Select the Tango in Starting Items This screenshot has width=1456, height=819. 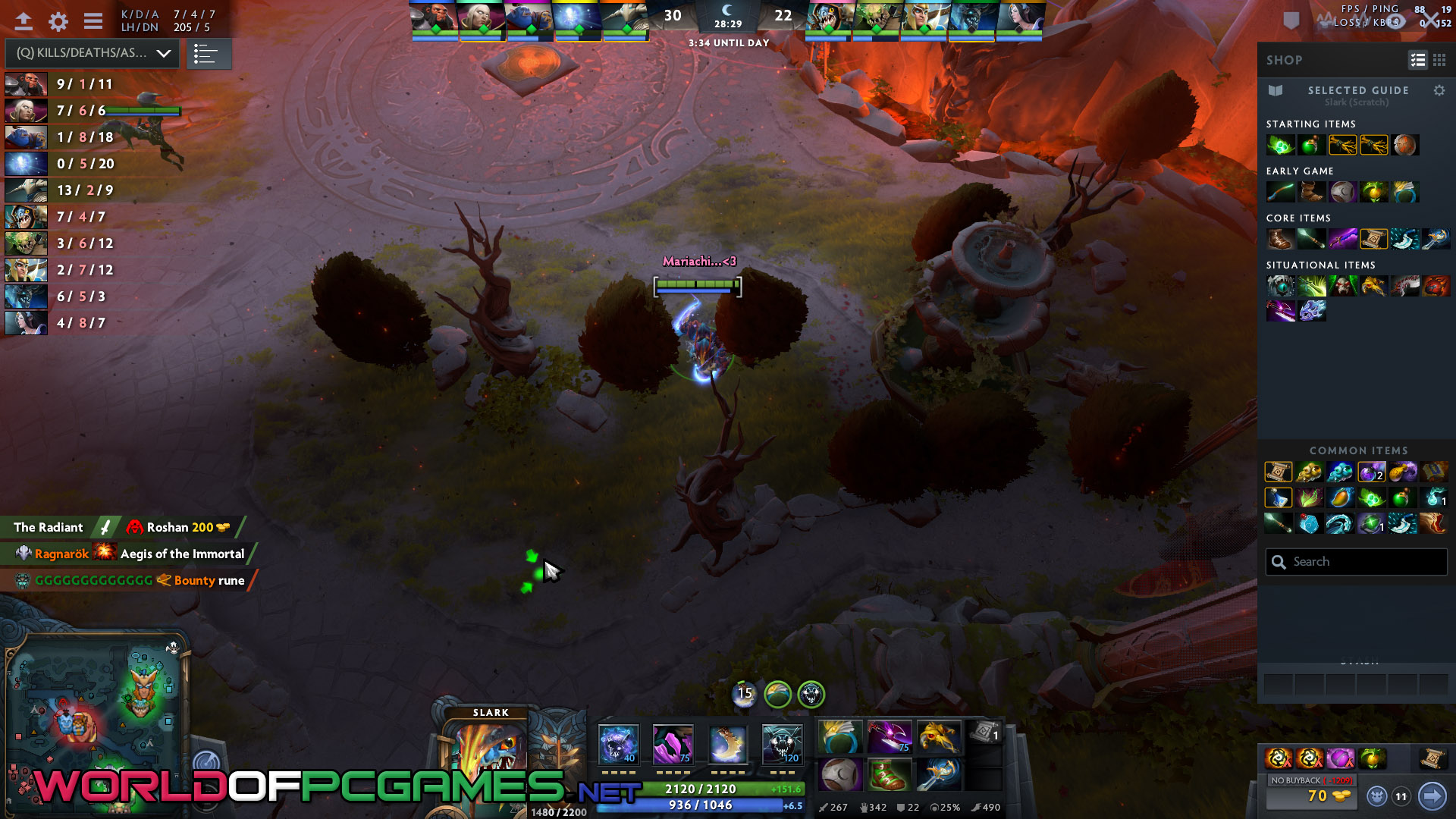(x=1280, y=145)
